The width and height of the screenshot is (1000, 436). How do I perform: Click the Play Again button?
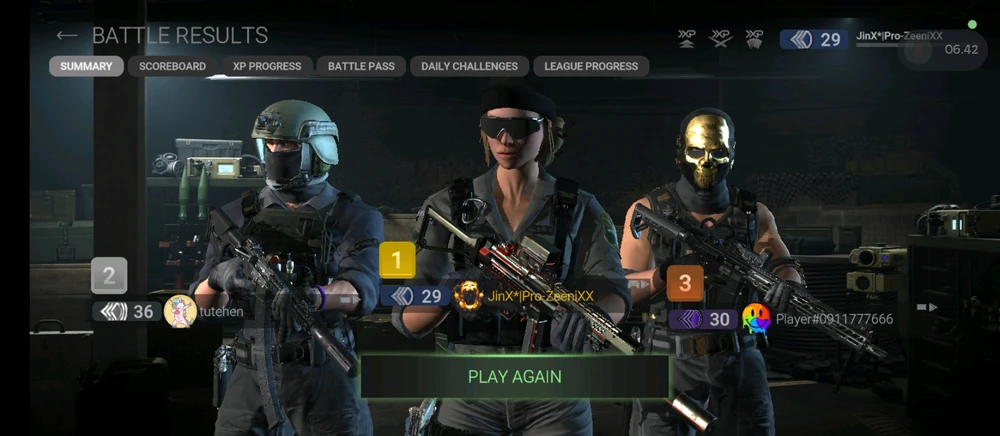(x=515, y=377)
